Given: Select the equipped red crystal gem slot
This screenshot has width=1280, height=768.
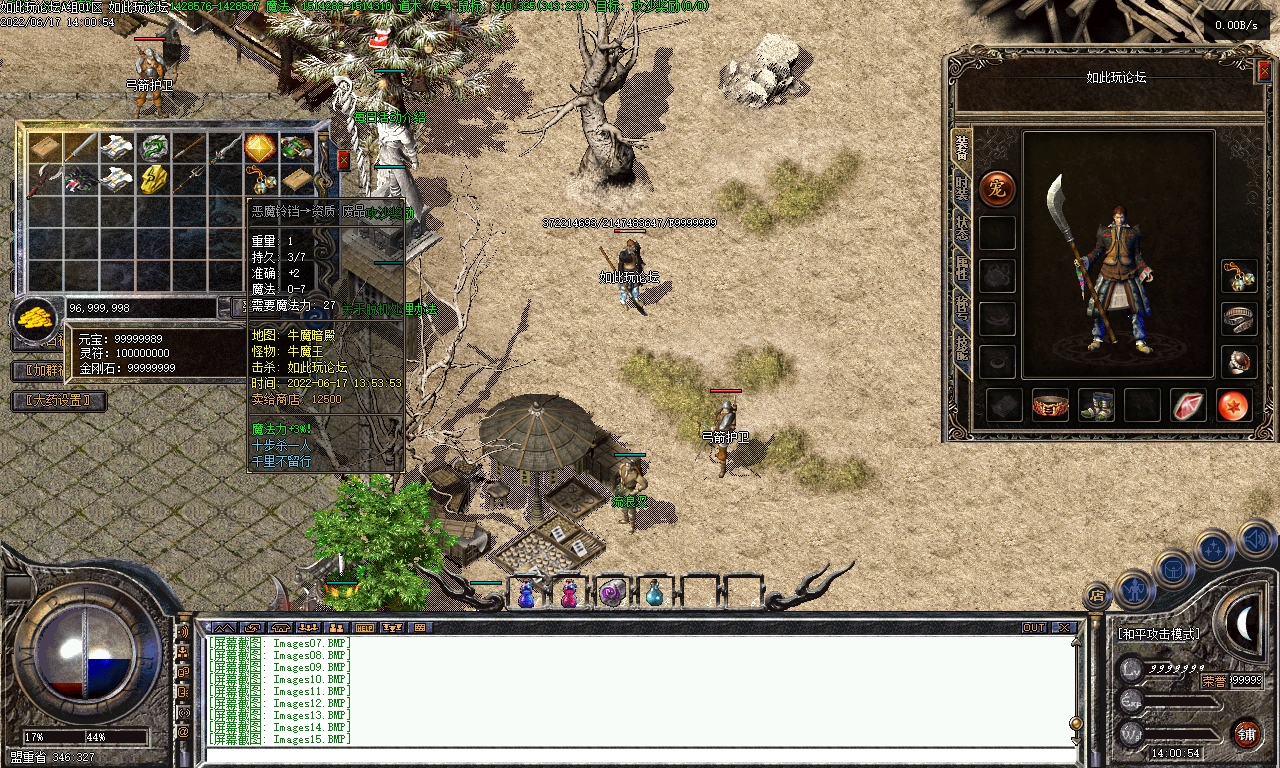Looking at the screenshot, I should click(x=1188, y=406).
